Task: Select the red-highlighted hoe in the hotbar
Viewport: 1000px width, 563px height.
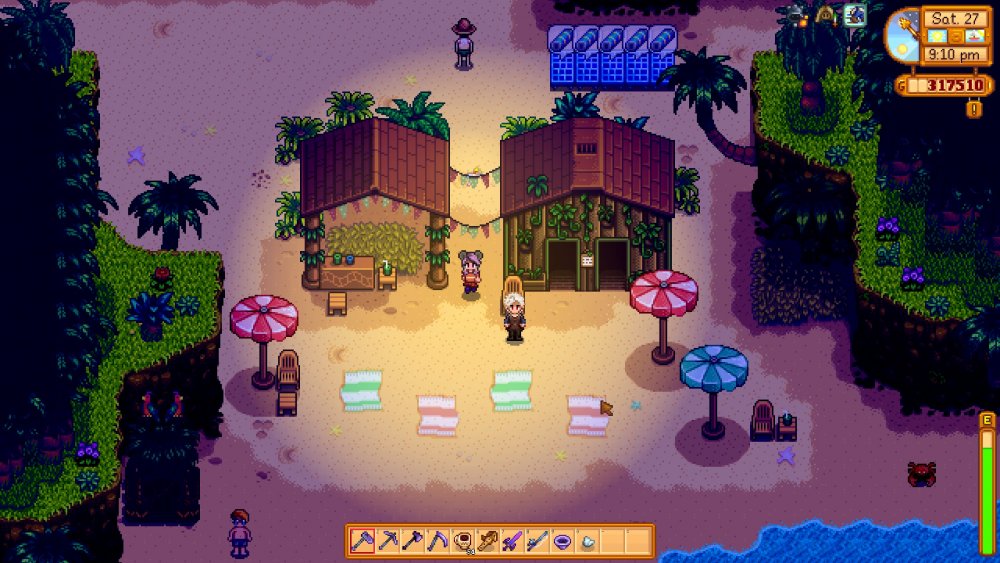Action: 362,541
